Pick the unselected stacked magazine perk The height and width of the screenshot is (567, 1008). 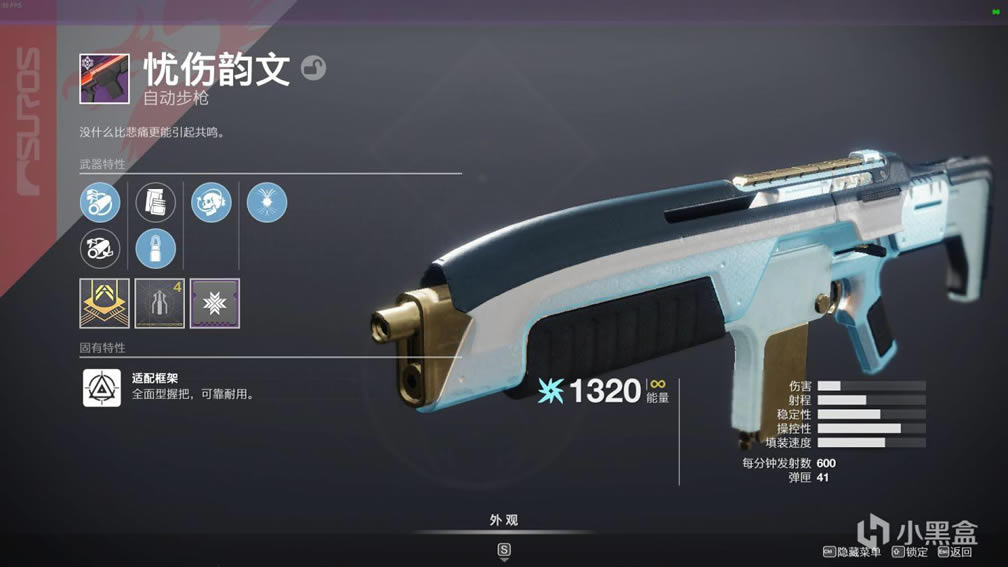click(x=155, y=203)
